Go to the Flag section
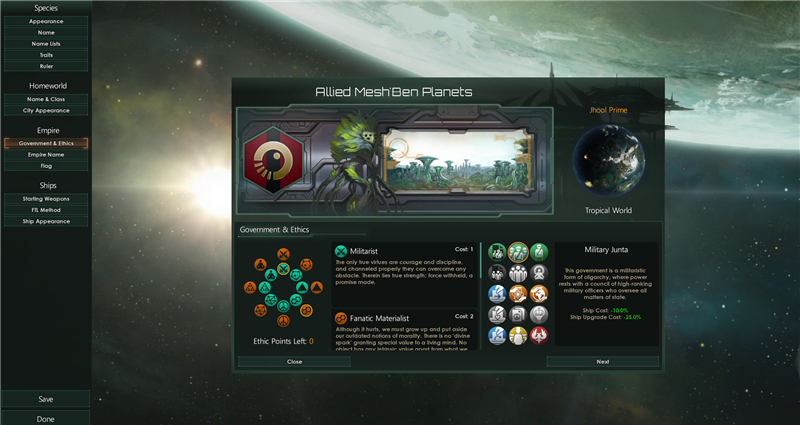800x425 pixels. coord(46,166)
